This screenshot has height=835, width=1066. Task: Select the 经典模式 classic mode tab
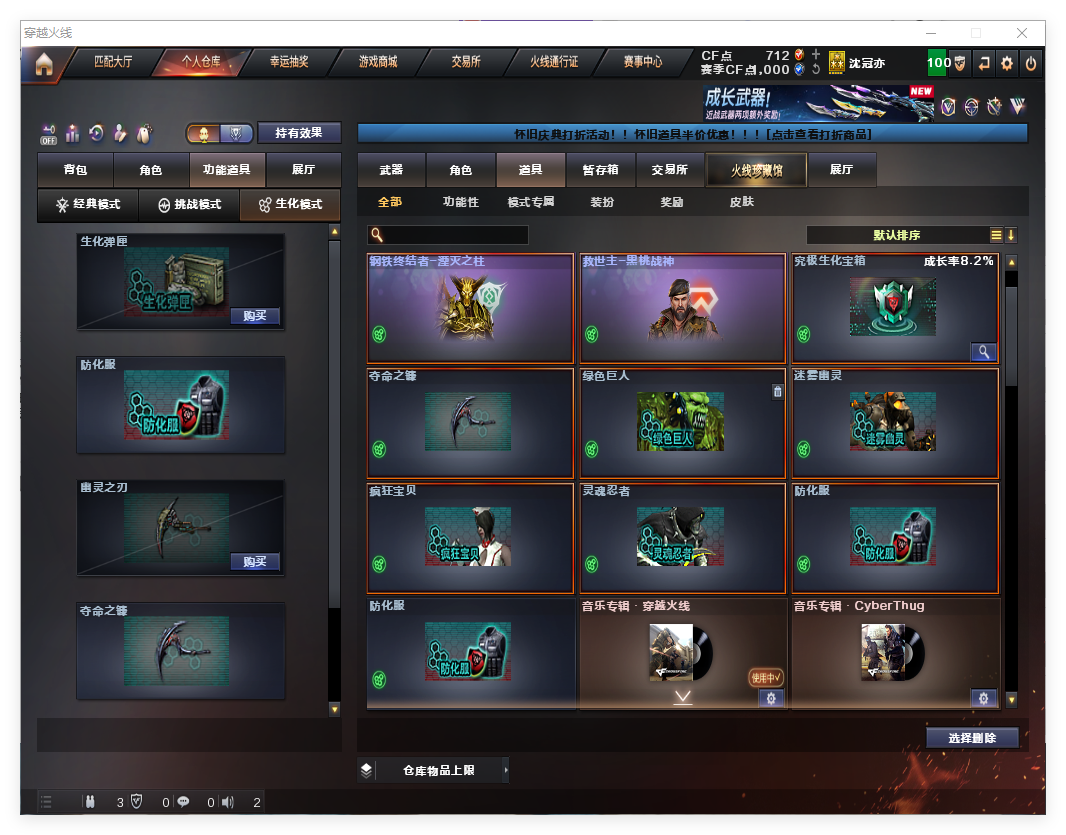[x=88, y=205]
